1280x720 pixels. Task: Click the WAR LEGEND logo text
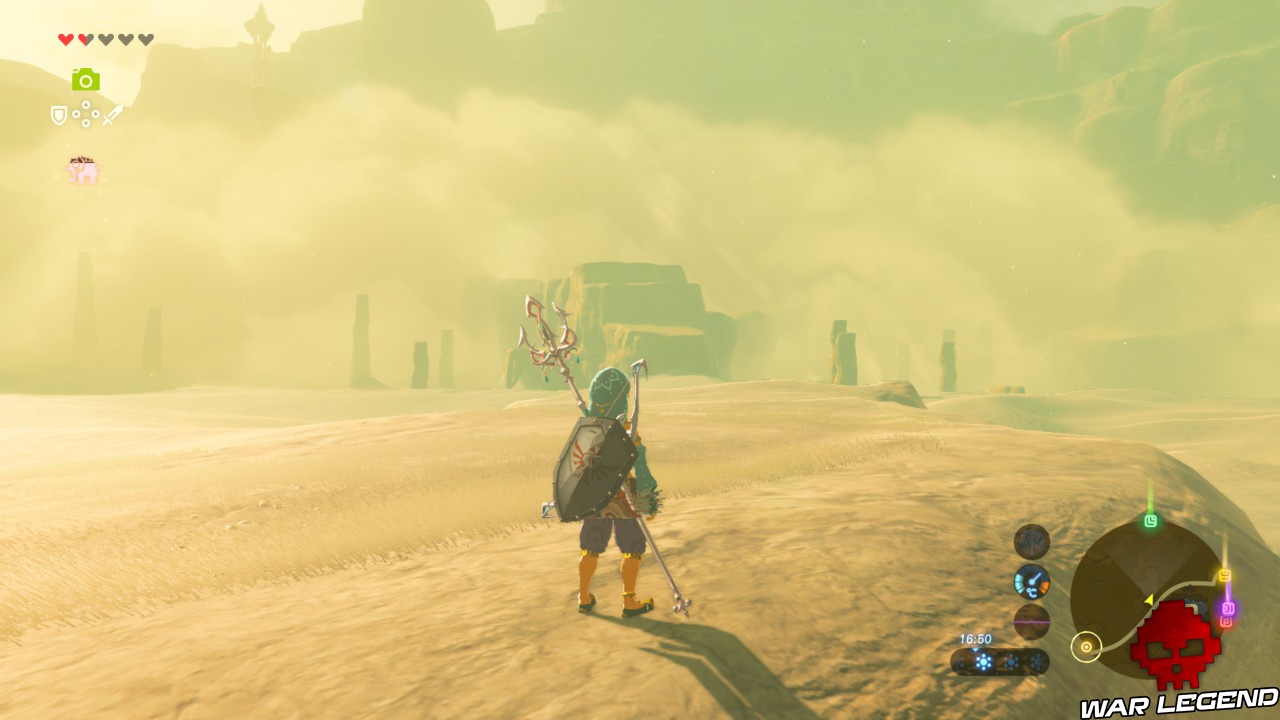click(1176, 702)
